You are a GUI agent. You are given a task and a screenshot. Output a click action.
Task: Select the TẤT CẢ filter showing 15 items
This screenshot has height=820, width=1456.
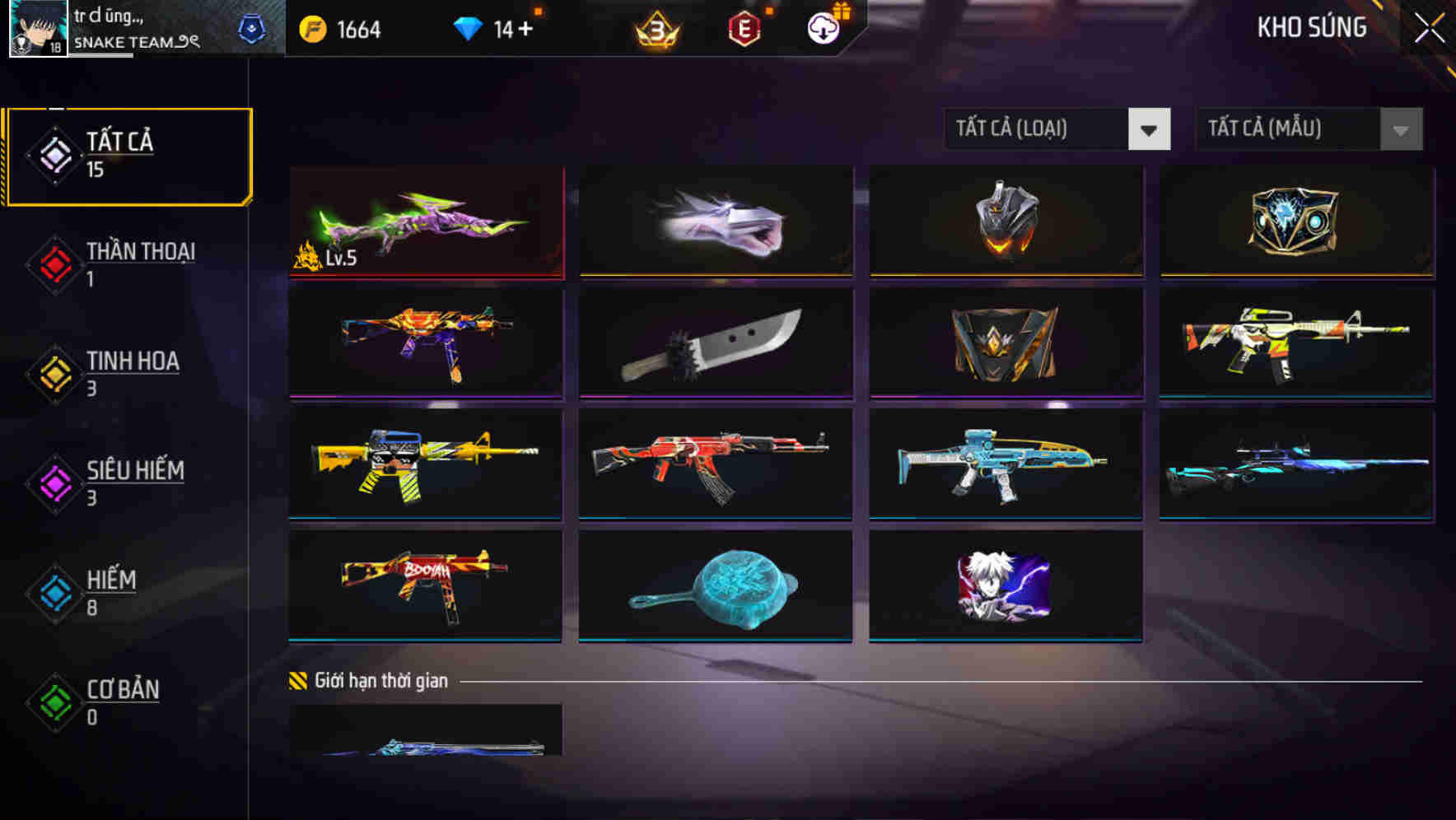[120, 152]
